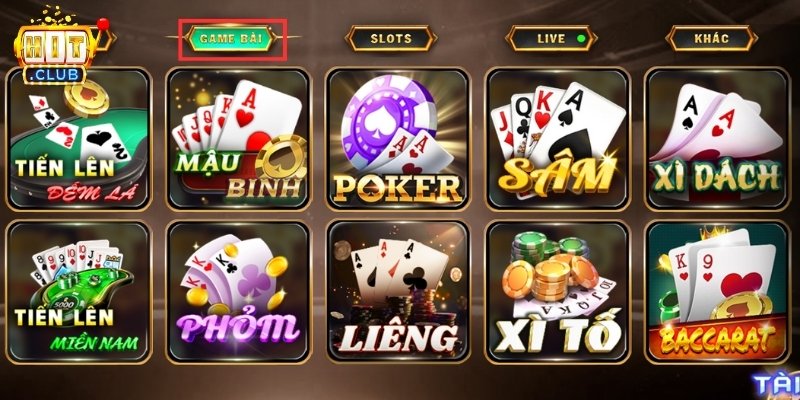Screen dimensions: 800x400
Task: Start the Xì Dách game
Action: (x=716, y=138)
